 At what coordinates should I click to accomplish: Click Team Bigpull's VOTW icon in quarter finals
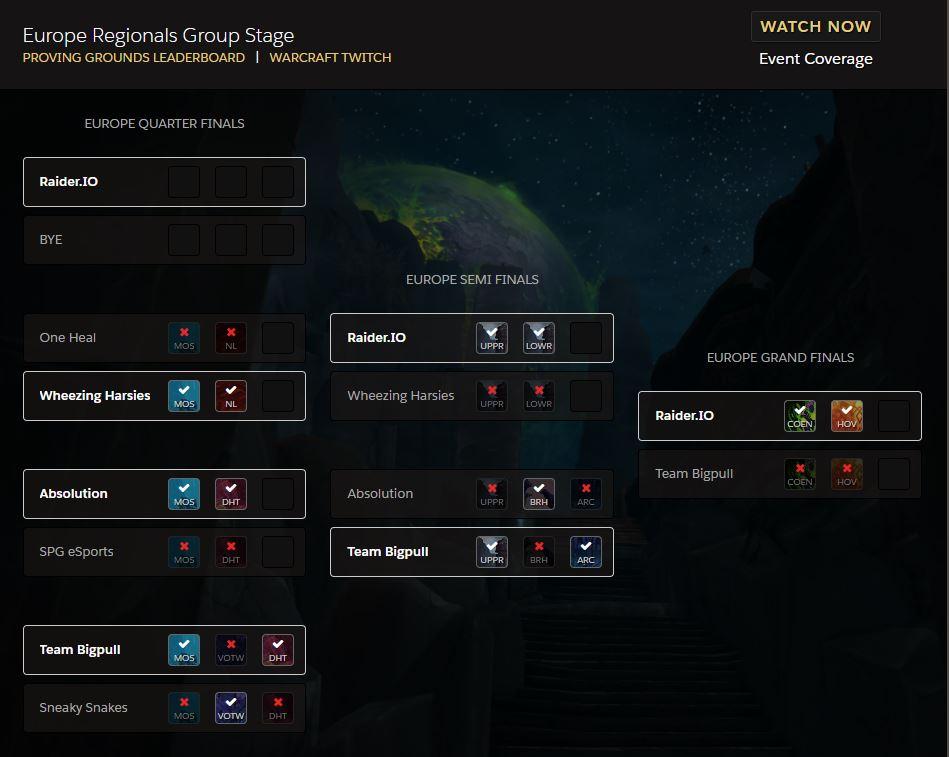point(231,650)
